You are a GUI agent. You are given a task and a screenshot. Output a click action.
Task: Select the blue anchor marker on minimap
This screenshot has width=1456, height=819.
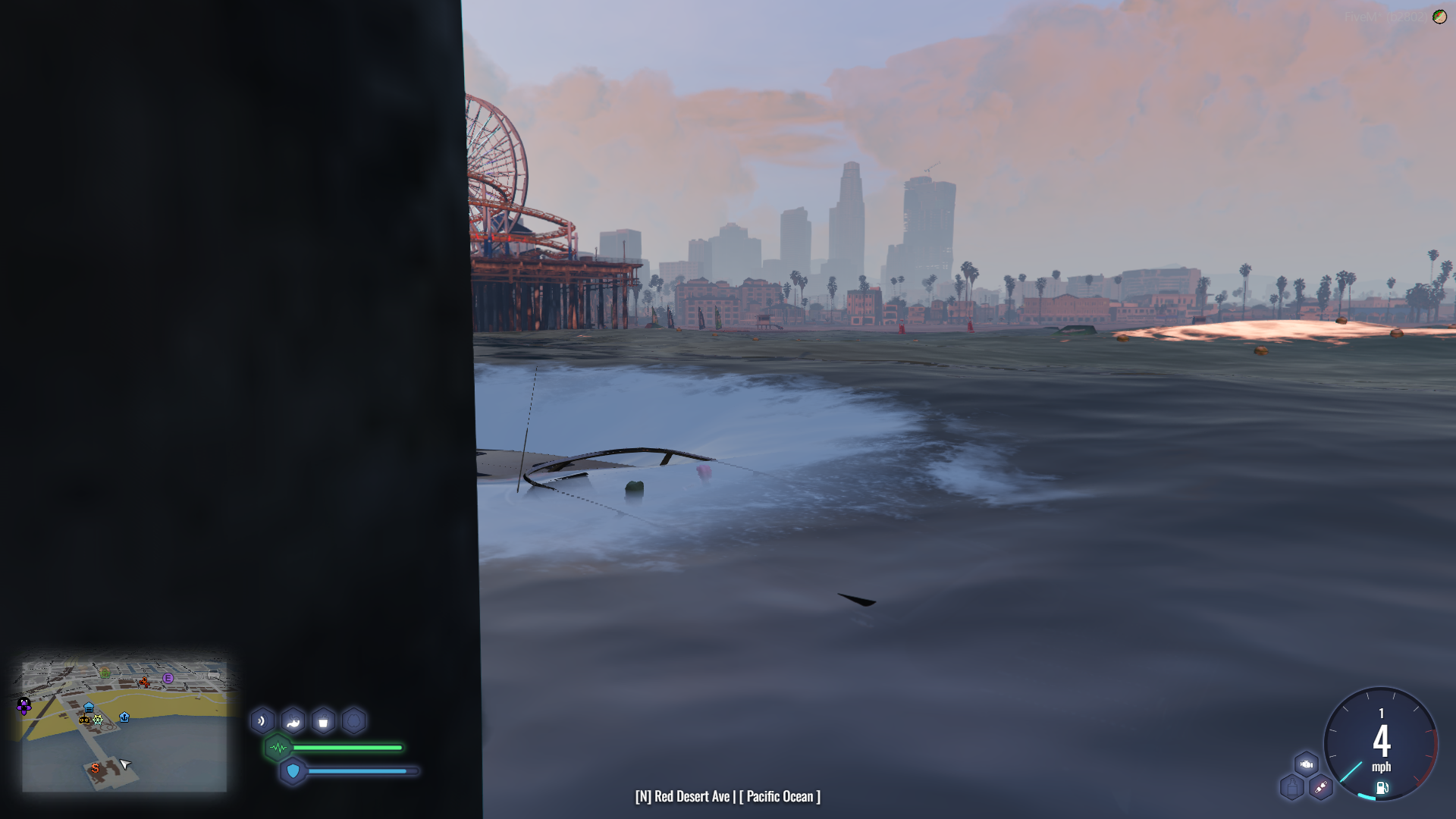click(124, 717)
